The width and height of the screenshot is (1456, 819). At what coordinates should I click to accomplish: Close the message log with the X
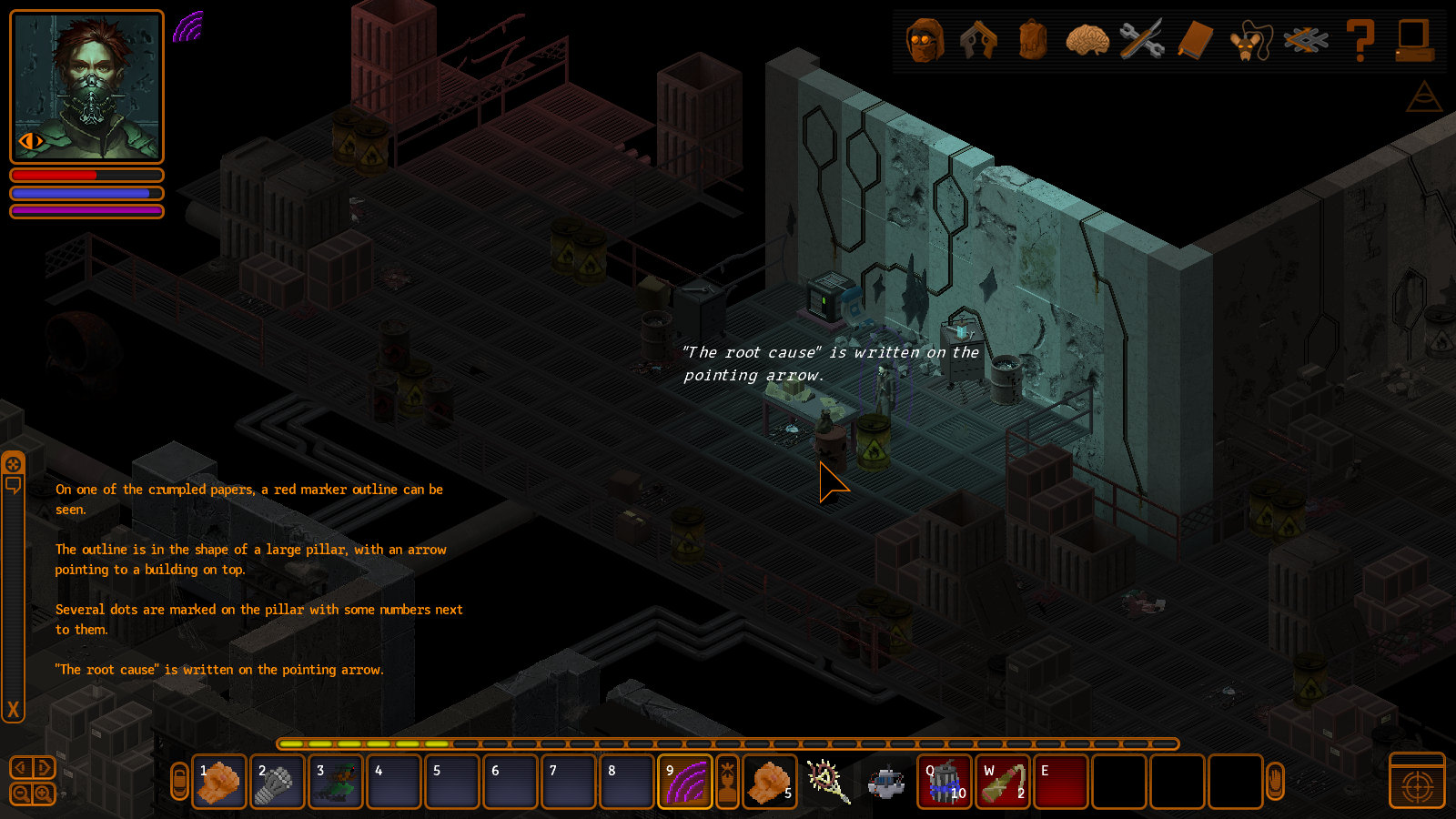13,710
